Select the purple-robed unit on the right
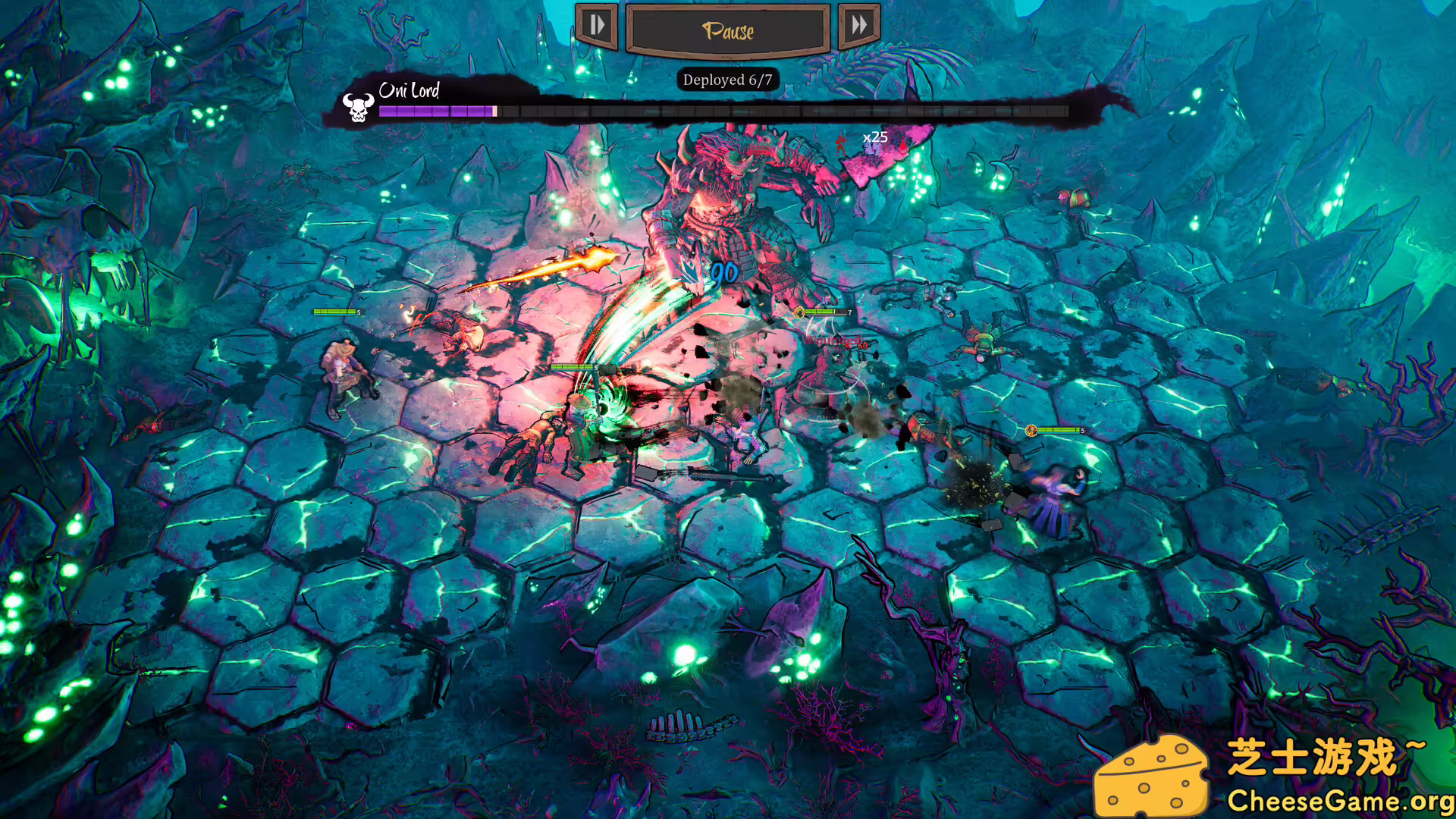This screenshot has height=819, width=1456. click(x=1054, y=493)
